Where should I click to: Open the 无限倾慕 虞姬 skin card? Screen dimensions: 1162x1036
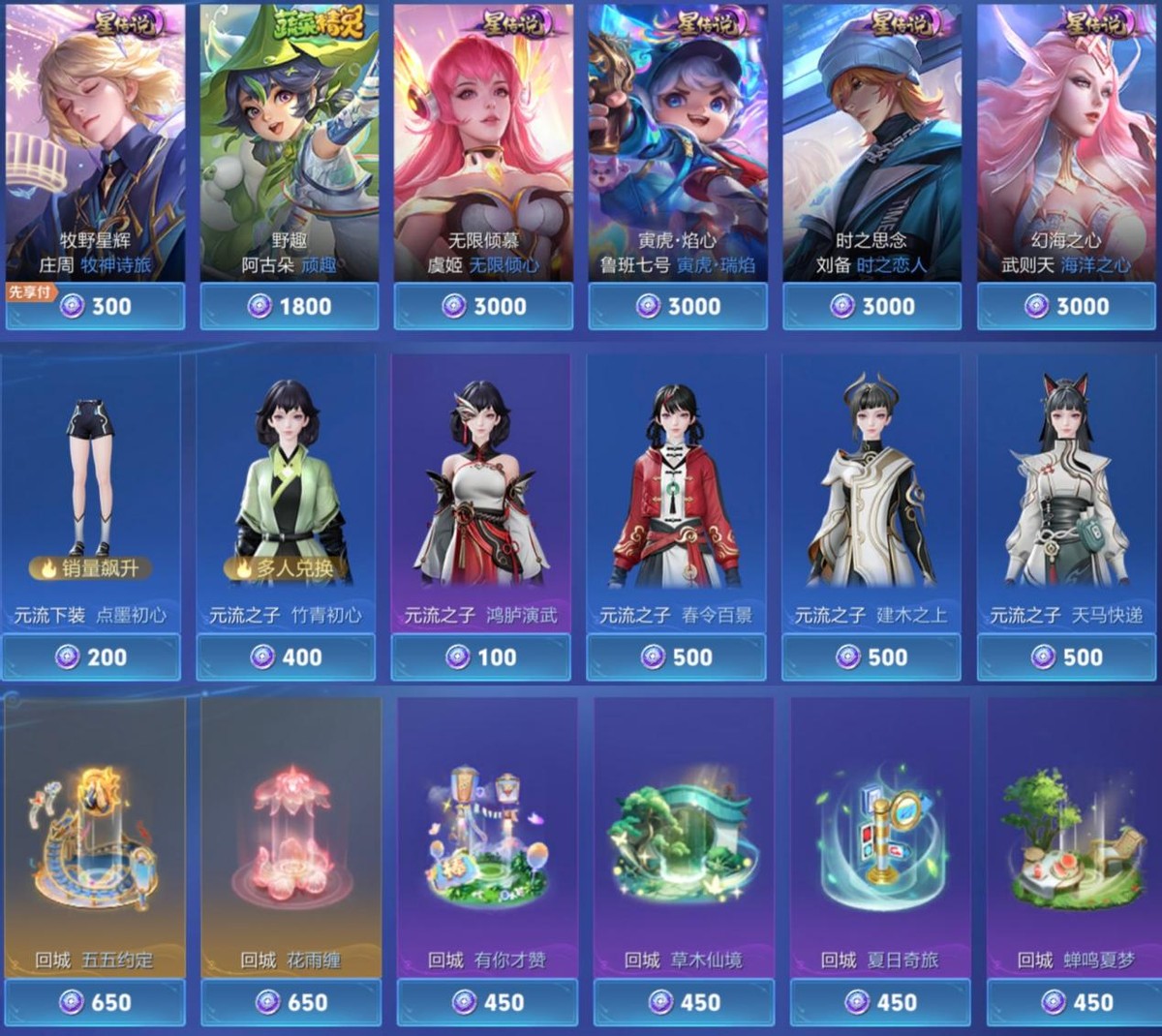[482, 145]
